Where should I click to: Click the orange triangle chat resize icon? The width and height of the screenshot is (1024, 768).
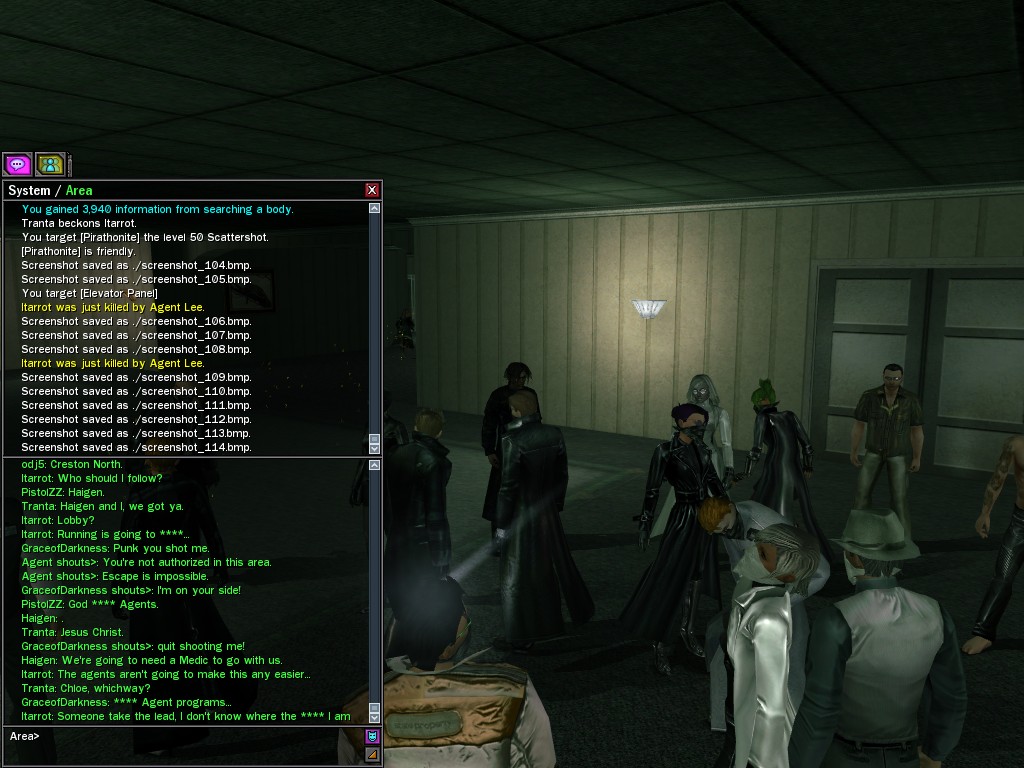click(x=372, y=754)
